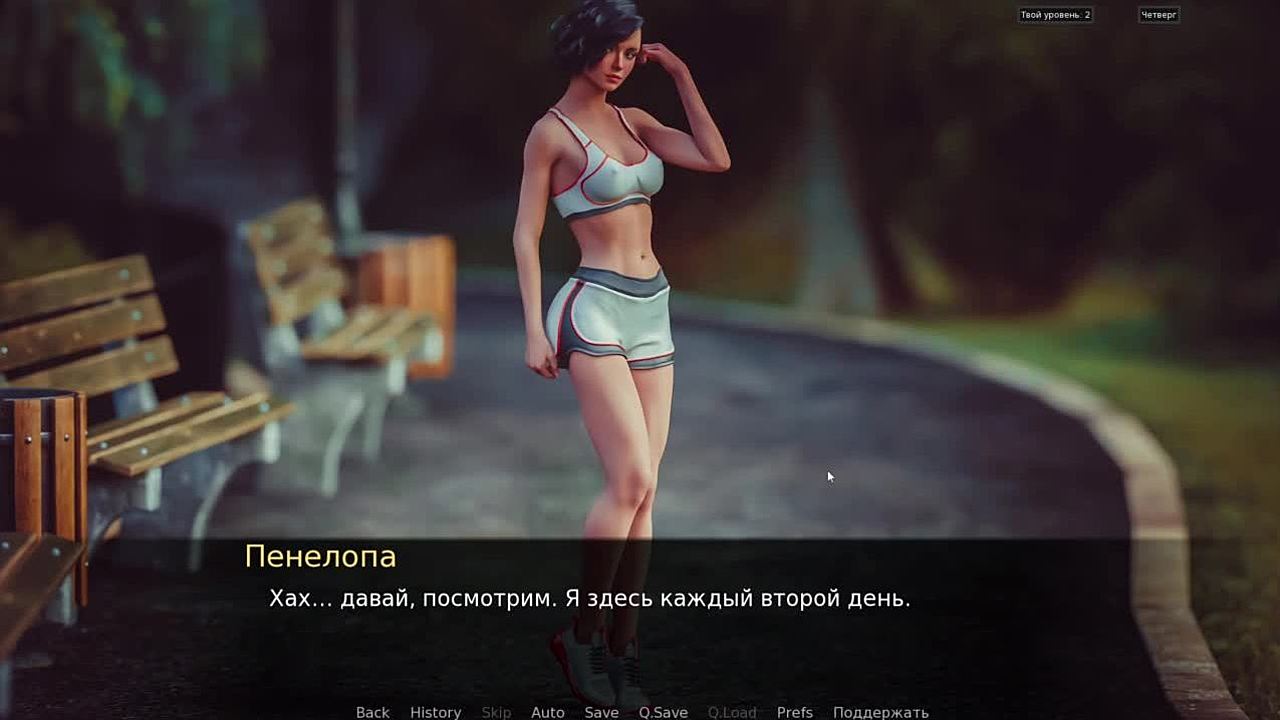Open the Prefs settings screen

tap(794, 712)
